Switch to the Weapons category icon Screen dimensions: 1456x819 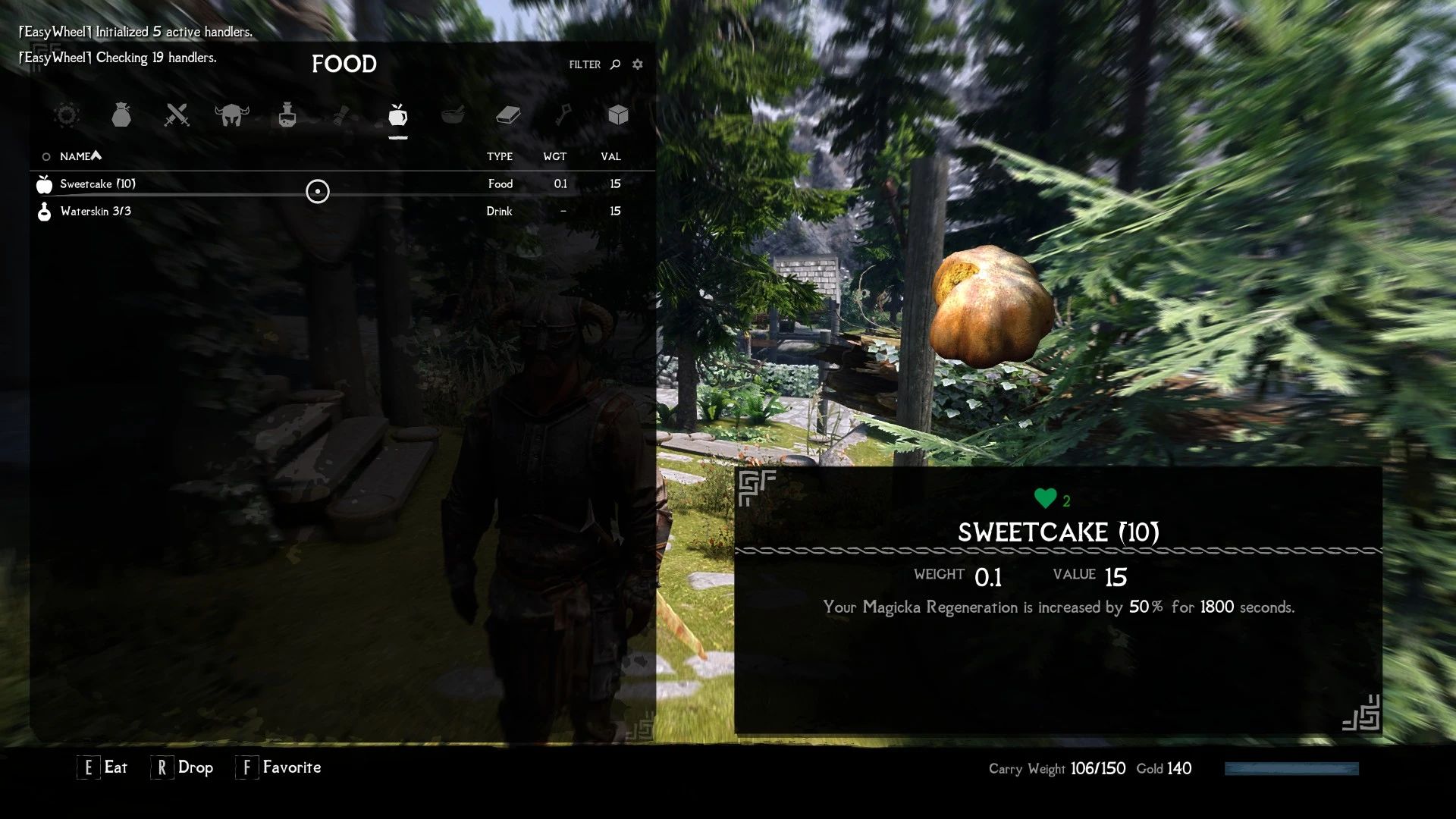click(x=177, y=115)
